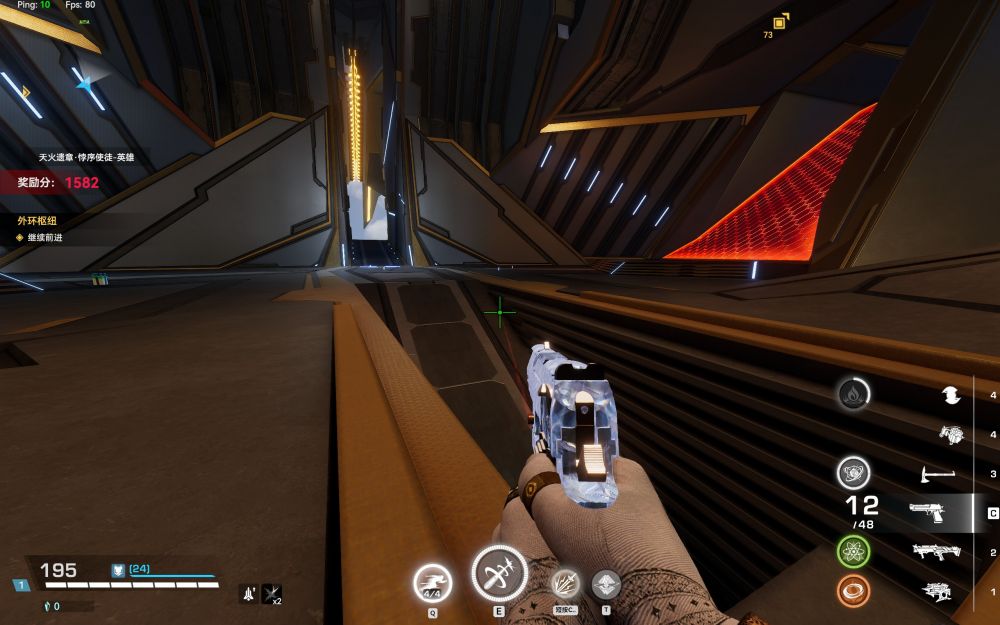Switch to the shotgun weapon slot
Image resolution: width=1000 pixels, height=625 pixels.
(x=936, y=552)
